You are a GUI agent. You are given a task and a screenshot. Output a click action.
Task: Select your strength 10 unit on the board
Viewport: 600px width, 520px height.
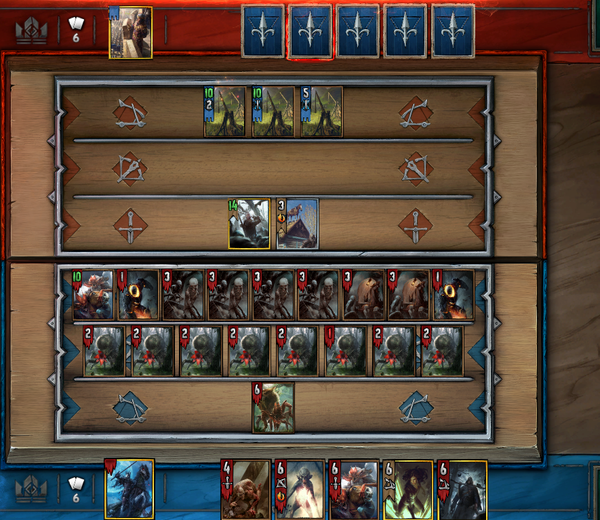[93, 295]
